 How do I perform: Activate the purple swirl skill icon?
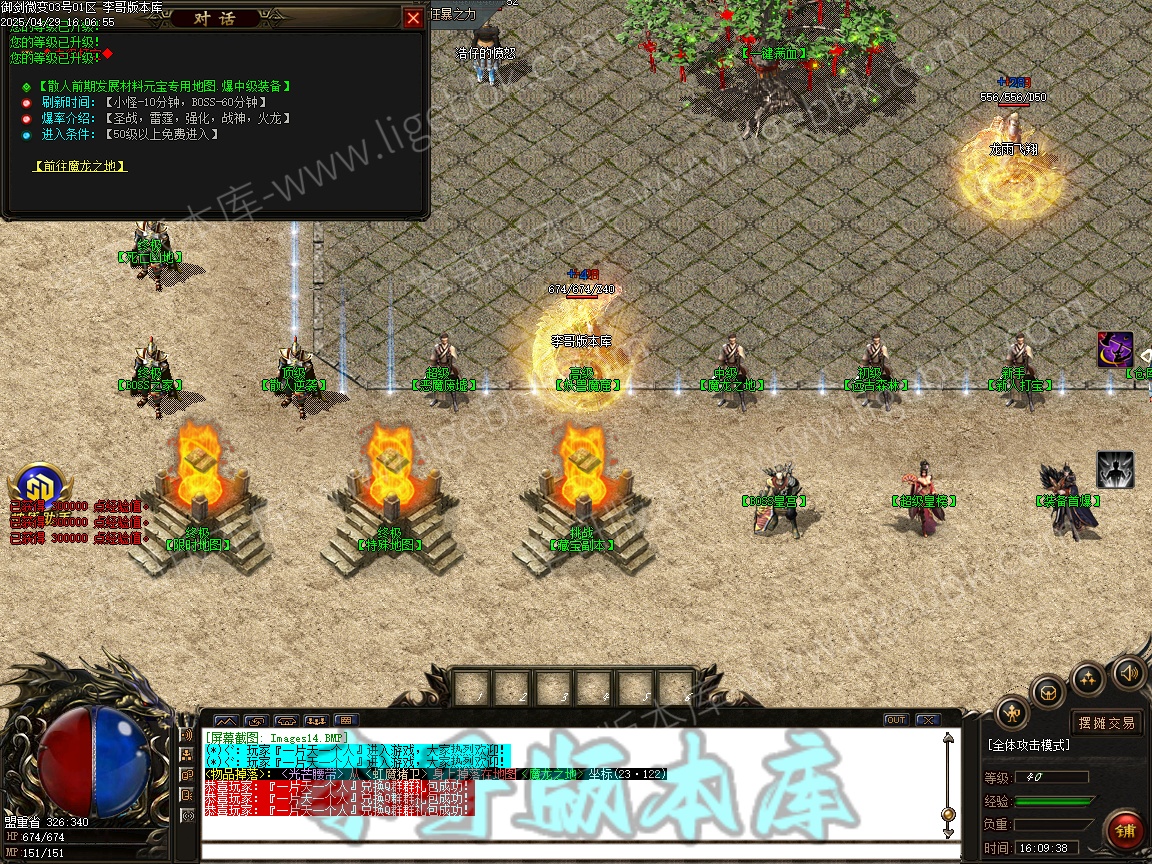tap(1115, 350)
